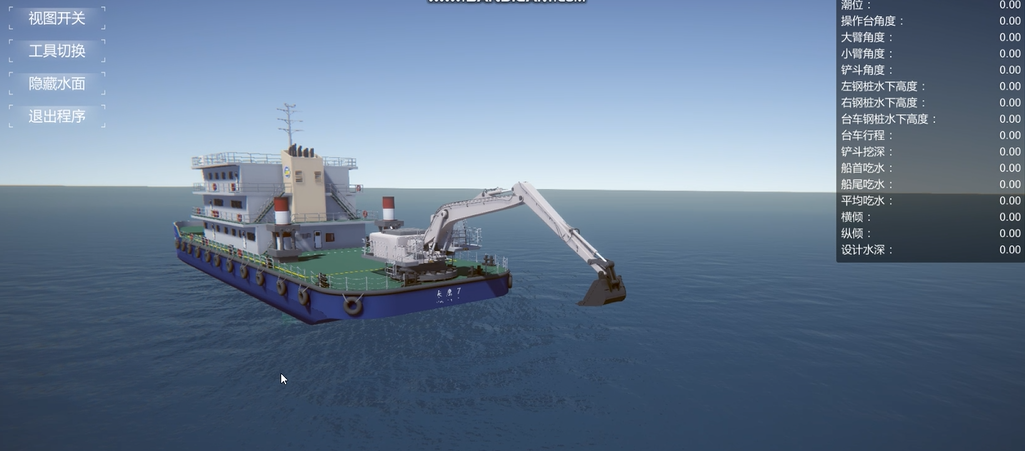This screenshot has height=451, width=1025.
Task: Select the 工具切换 tool switch button
Action: point(57,51)
